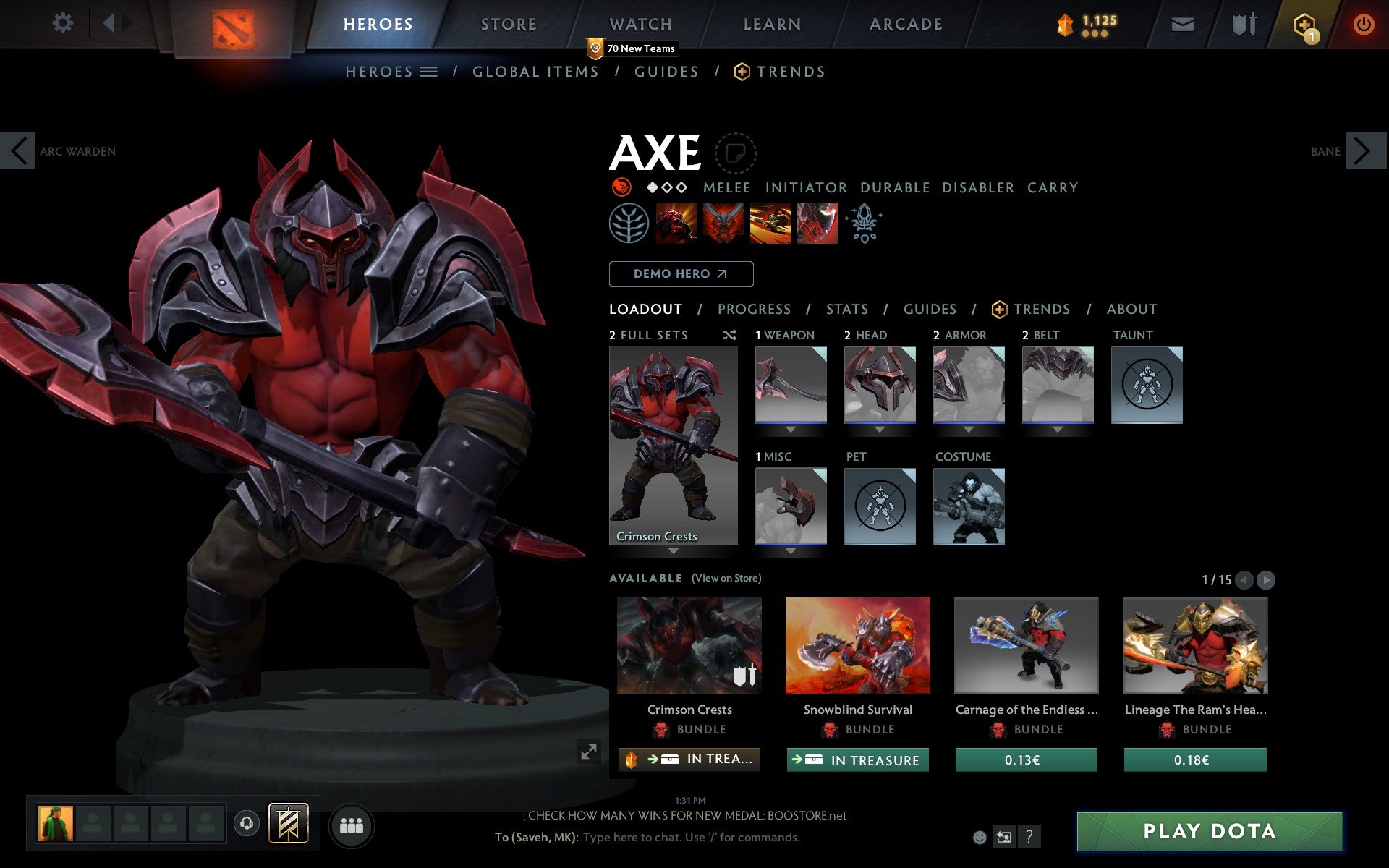Image resolution: width=1389 pixels, height=868 pixels.
Task: Select the Snowblind Survival bundle thumbnail
Action: 858,646
